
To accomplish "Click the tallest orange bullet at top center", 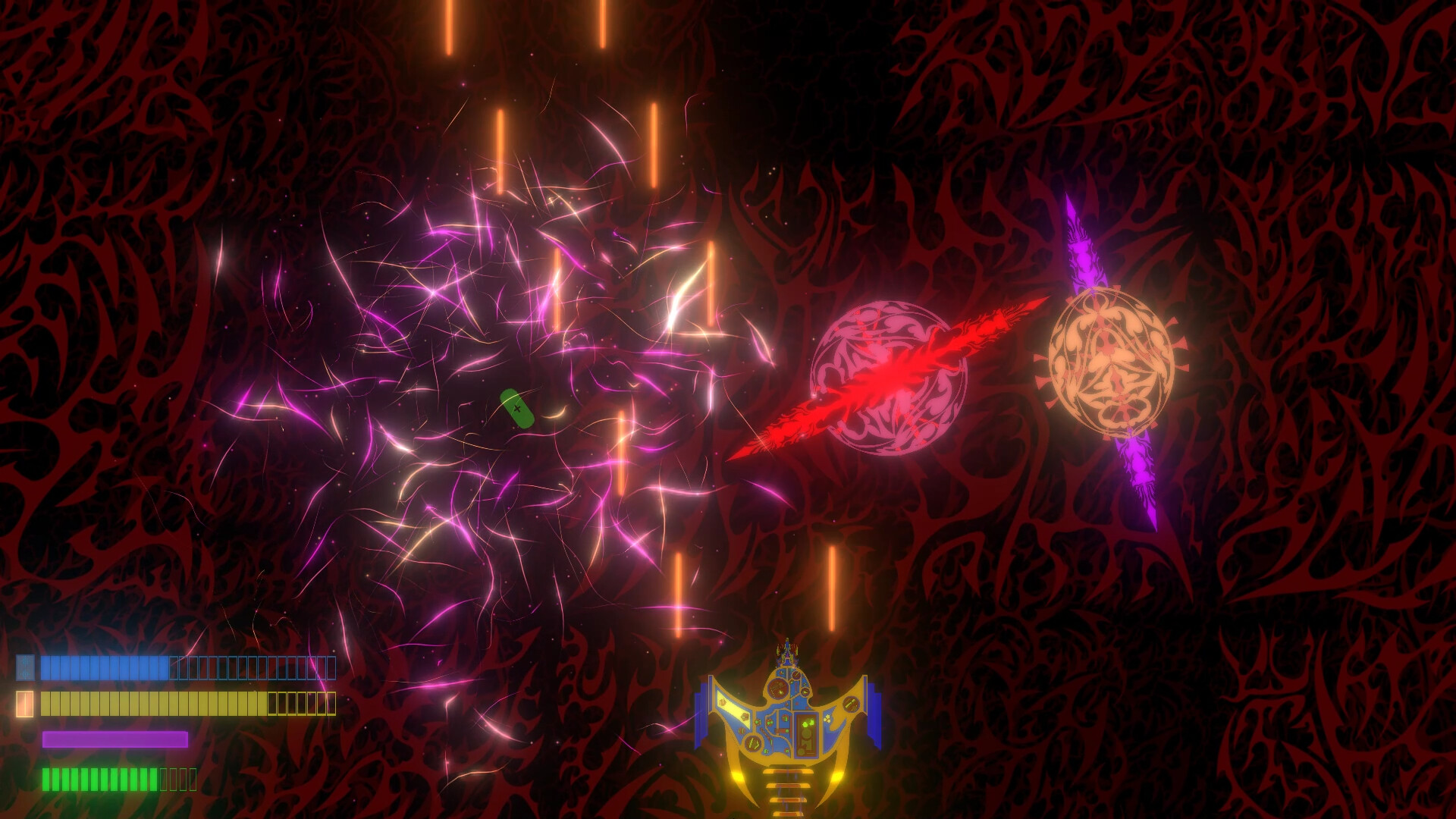I will tap(450, 30).
